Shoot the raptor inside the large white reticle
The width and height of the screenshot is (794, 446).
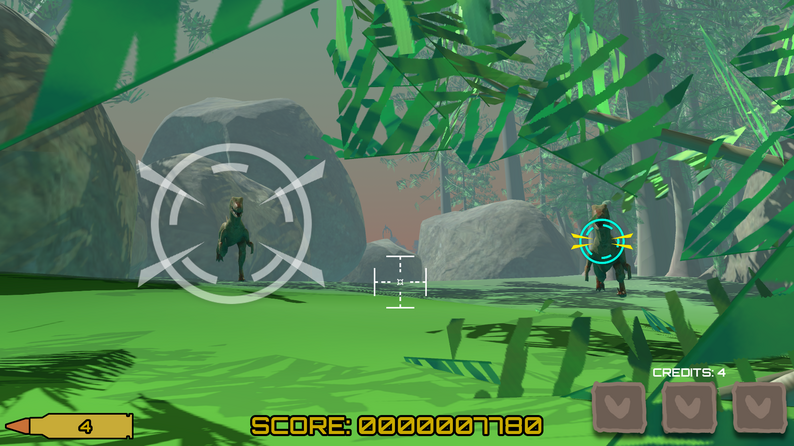(233, 230)
